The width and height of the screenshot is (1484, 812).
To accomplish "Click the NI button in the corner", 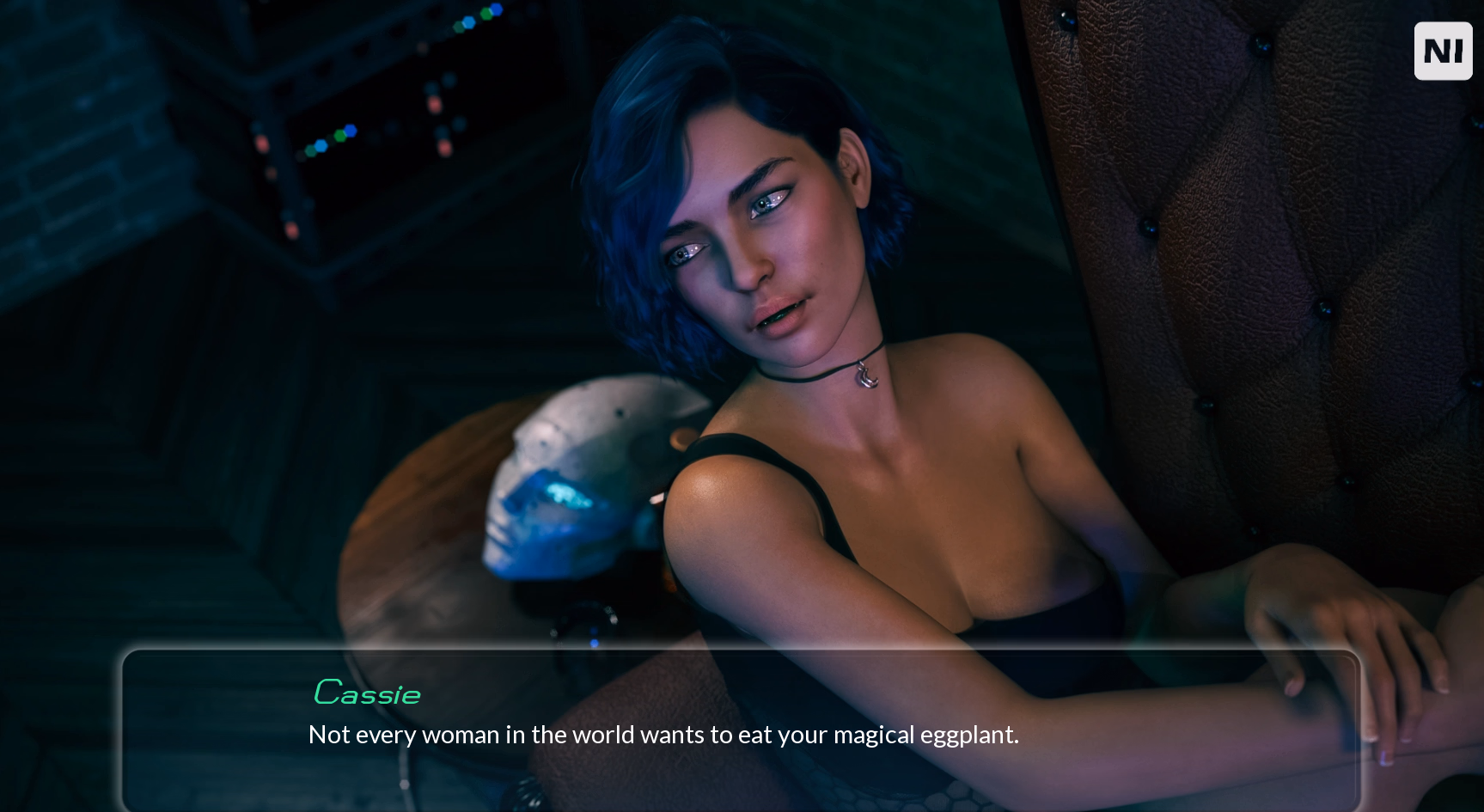I will pyautogui.click(x=1443, y=52).
